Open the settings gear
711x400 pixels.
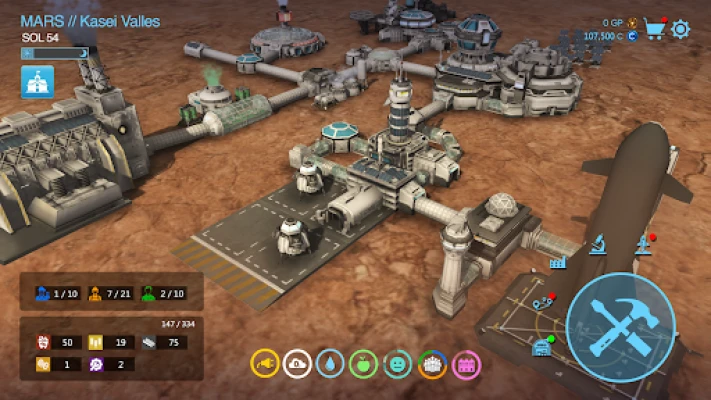tap(681, 28)
